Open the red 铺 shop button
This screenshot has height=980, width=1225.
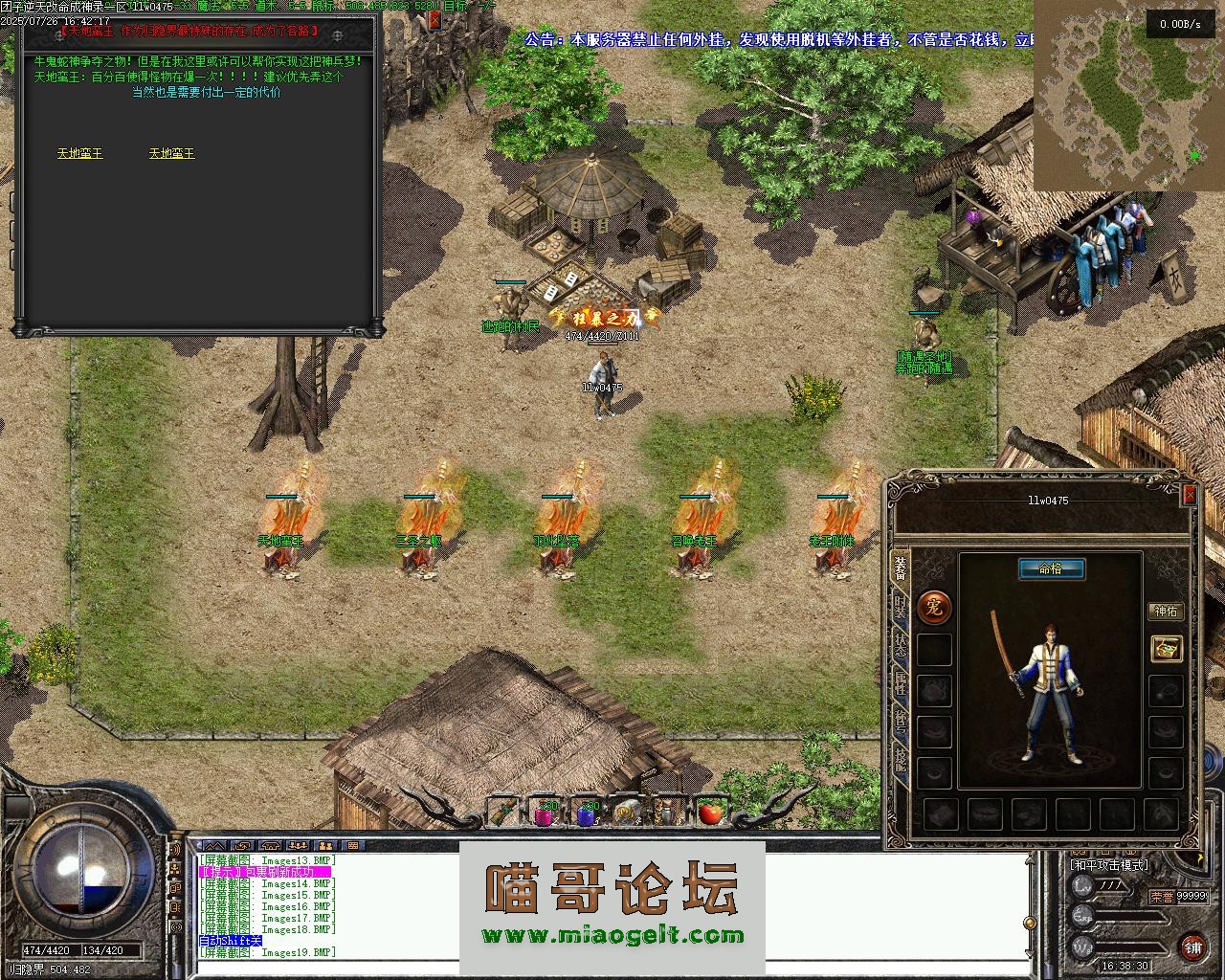[x=1192, y=946]
